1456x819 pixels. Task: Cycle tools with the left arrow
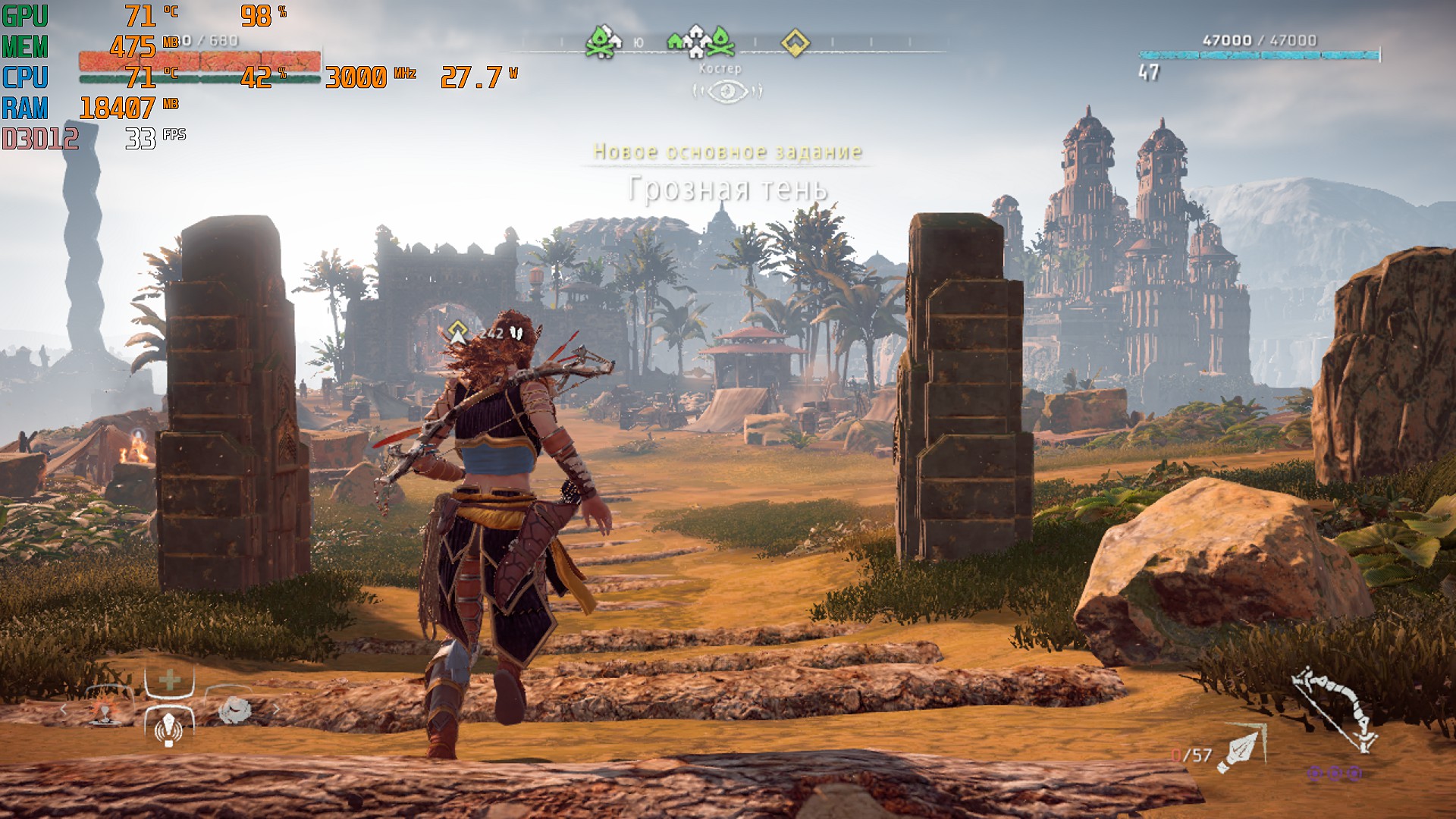[64, 711]
